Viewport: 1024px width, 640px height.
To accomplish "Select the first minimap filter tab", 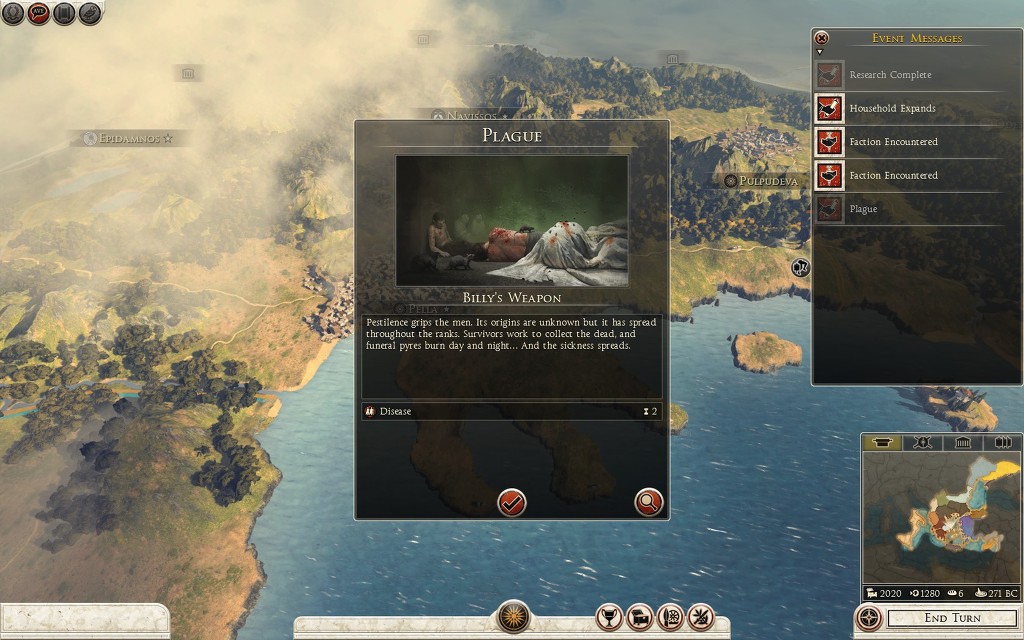I will (x=882, y=442).
